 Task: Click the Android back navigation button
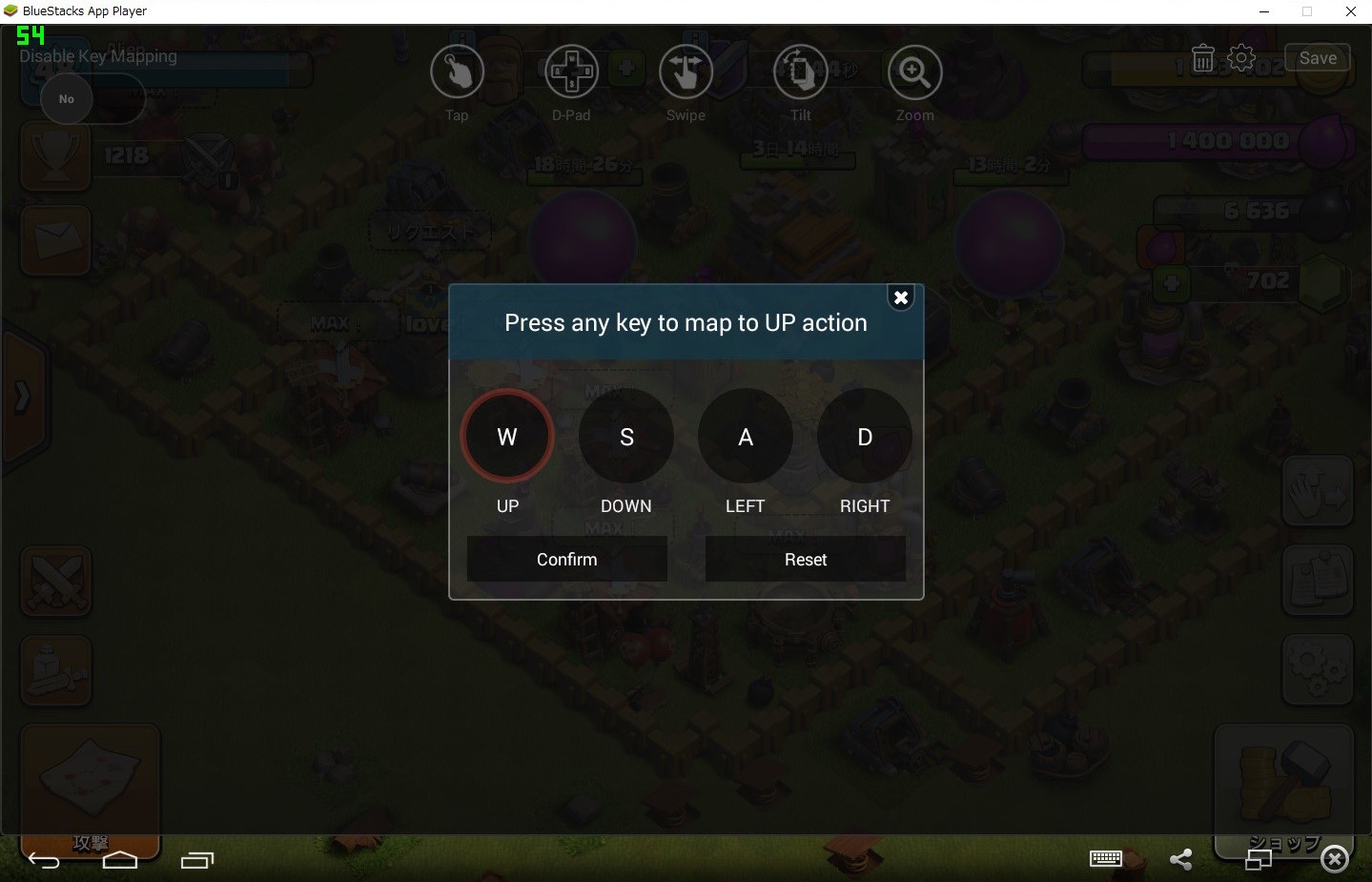tap(44, 860)
